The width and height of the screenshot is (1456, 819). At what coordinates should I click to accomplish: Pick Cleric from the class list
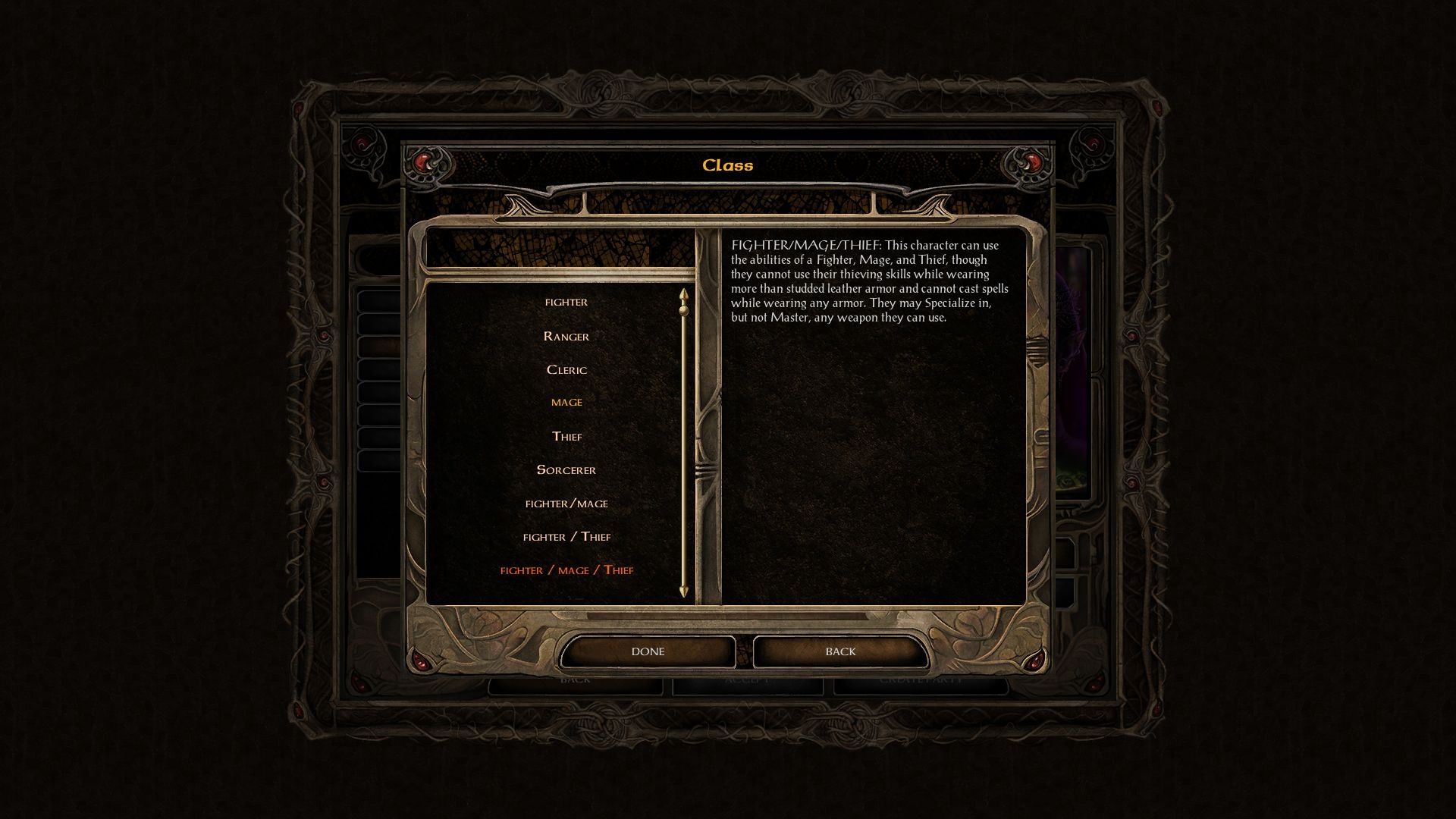pyautogui.click(x=566, y=370)
